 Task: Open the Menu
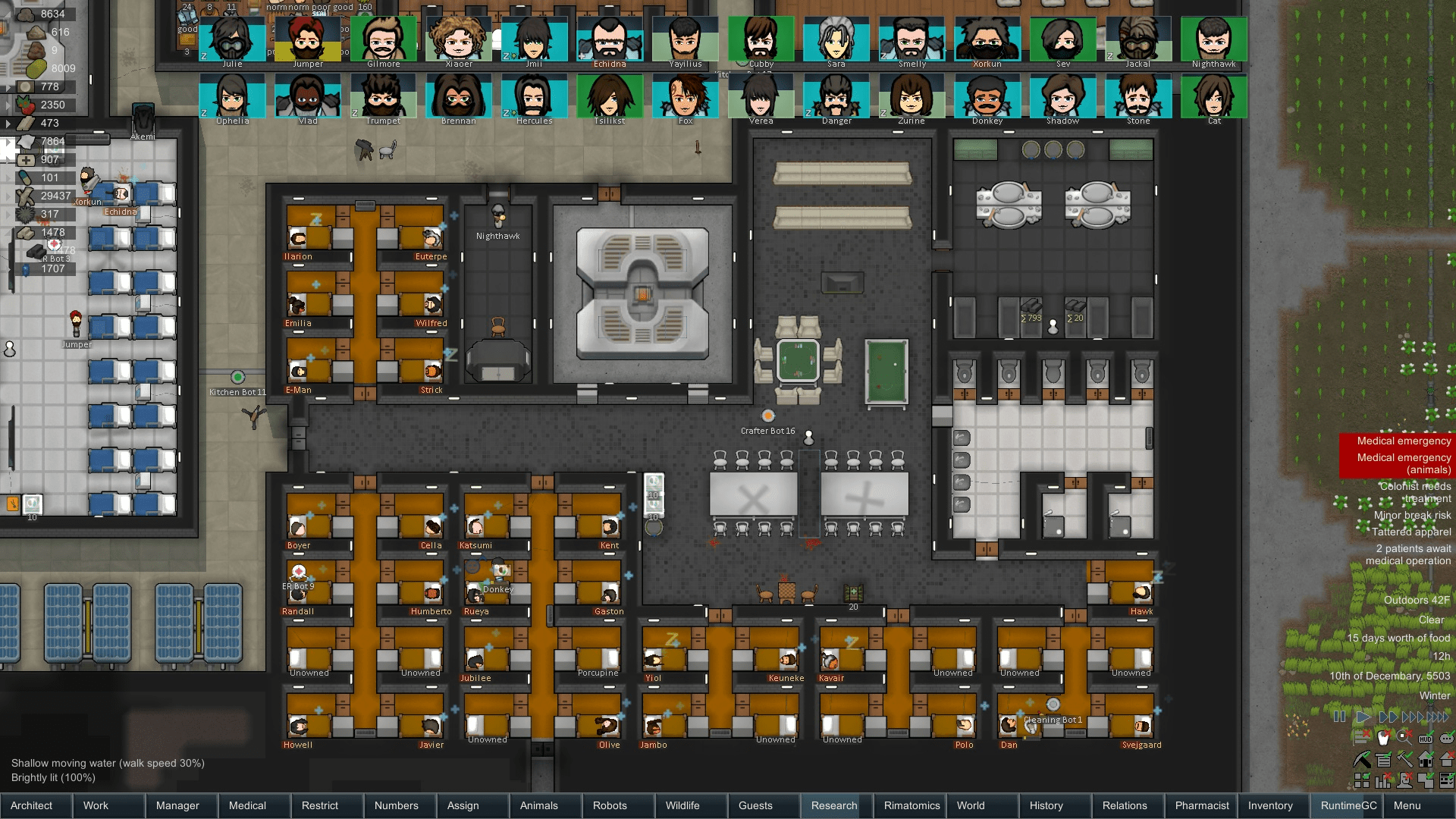click(x=1407, y=805)
